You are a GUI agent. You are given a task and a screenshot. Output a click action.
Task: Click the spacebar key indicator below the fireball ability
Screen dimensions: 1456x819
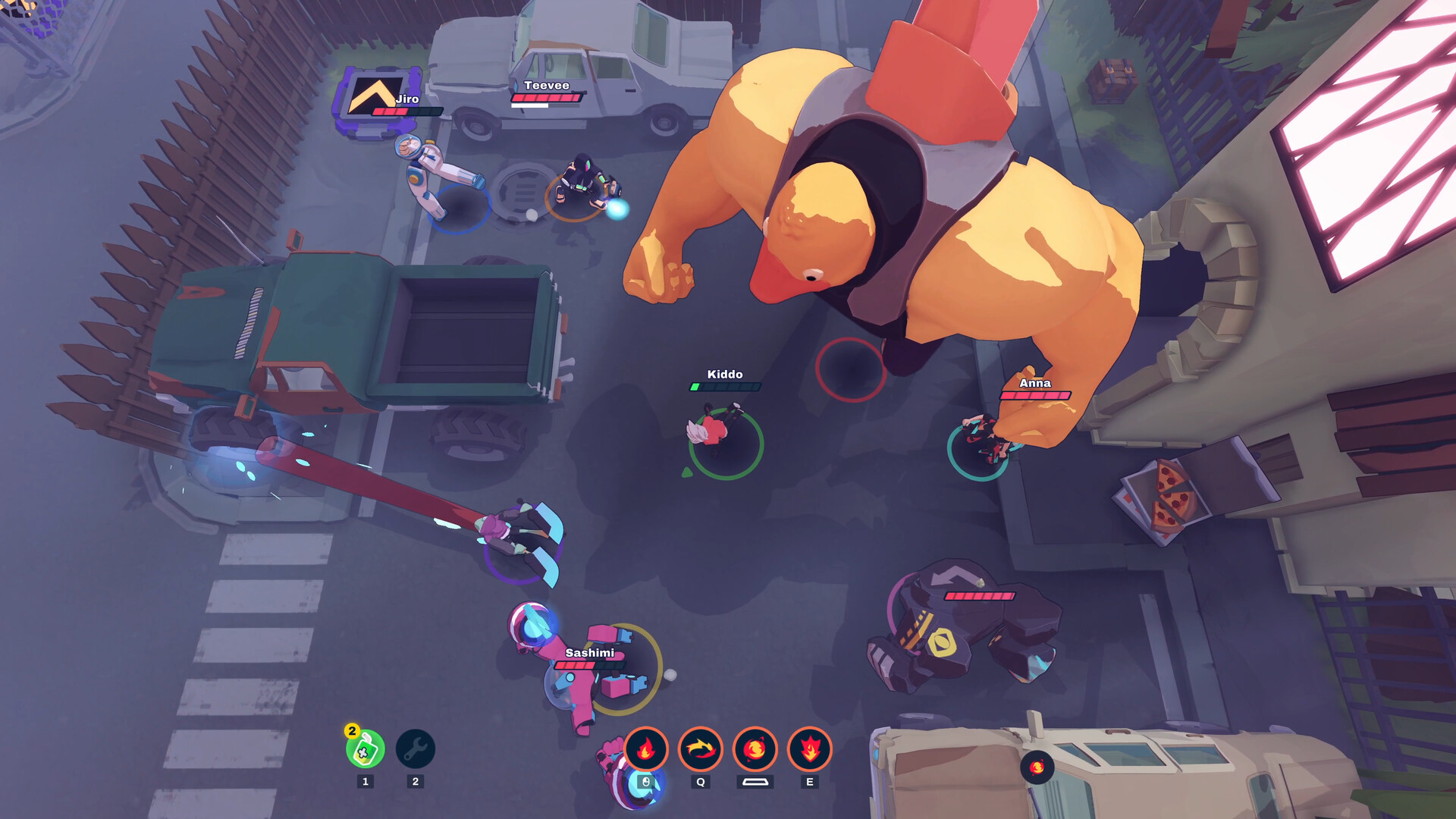pos(755,782)
